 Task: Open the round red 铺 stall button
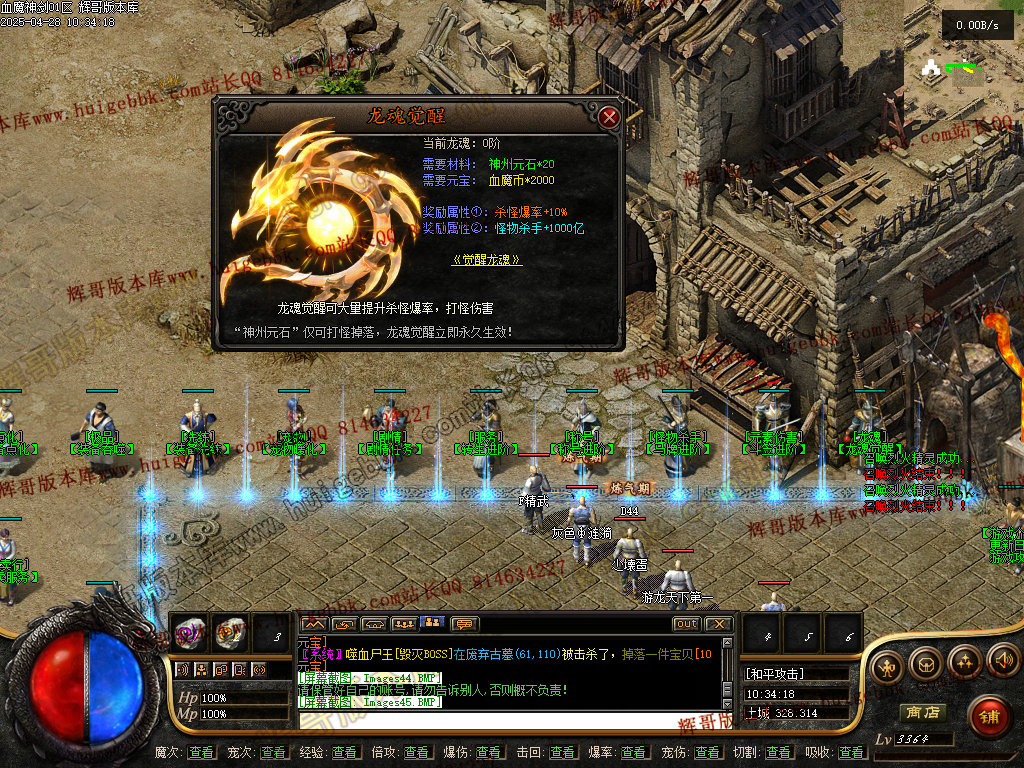click(x=989, y=716)
